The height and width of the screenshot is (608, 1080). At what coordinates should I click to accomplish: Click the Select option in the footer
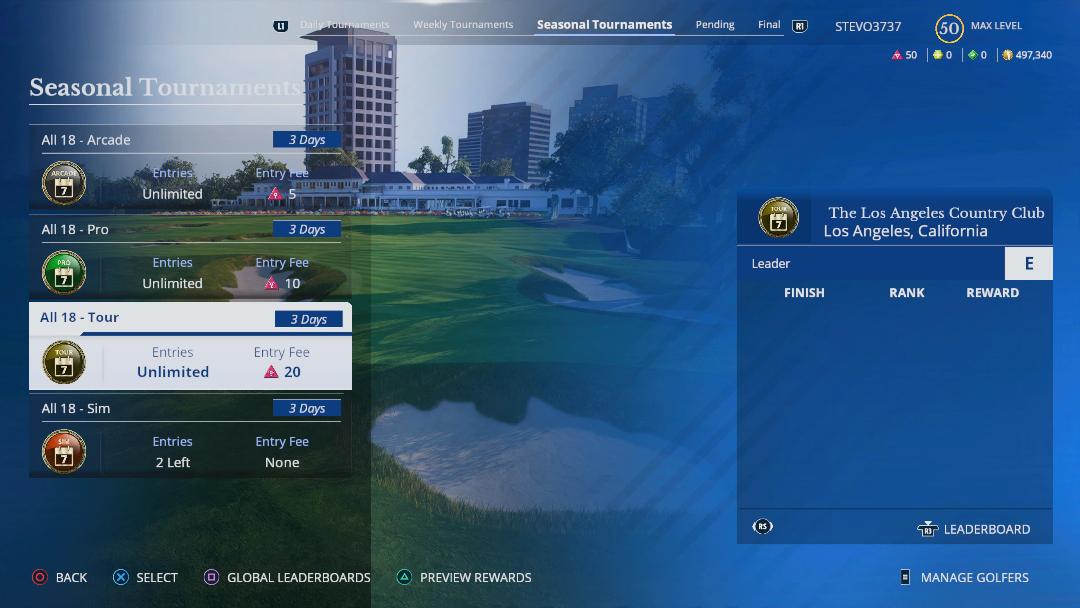tap(146, 577)
